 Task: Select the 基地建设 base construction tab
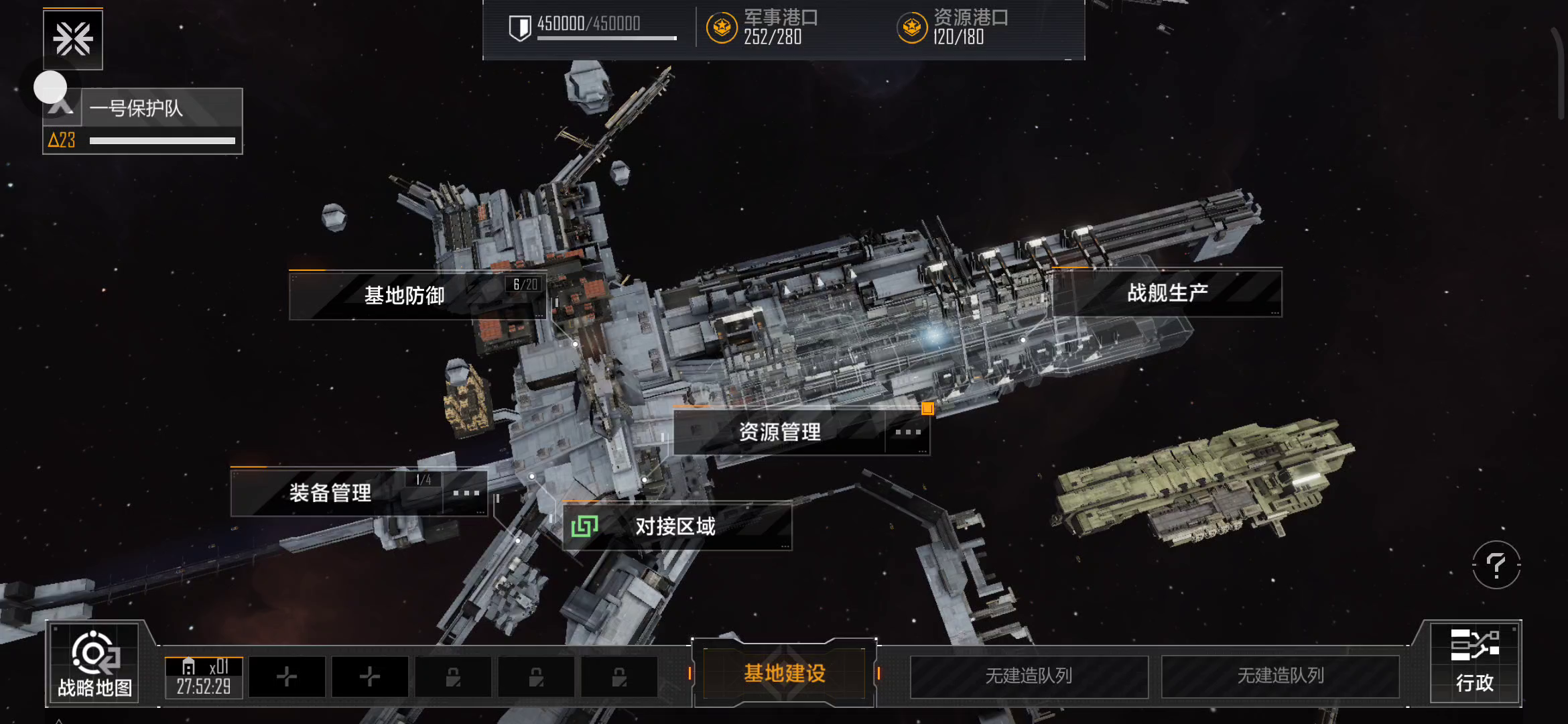pos(784,673)
